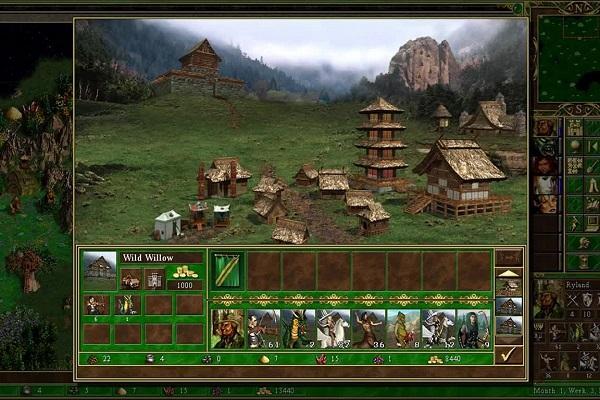This screenshot has width=600, height=400.
Task: Select the white horse rider stack of 27
Action: coord(333,328)
